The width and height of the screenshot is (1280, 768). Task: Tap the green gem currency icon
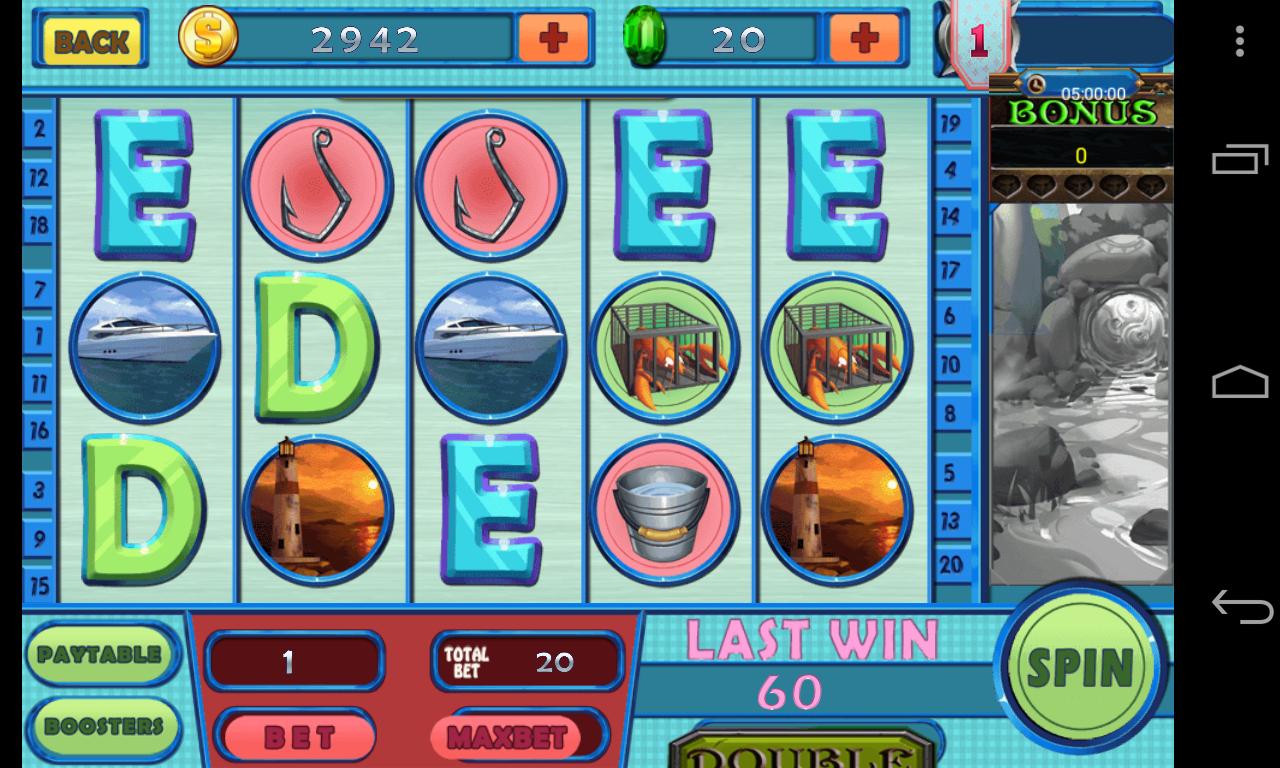click(646, 38)
